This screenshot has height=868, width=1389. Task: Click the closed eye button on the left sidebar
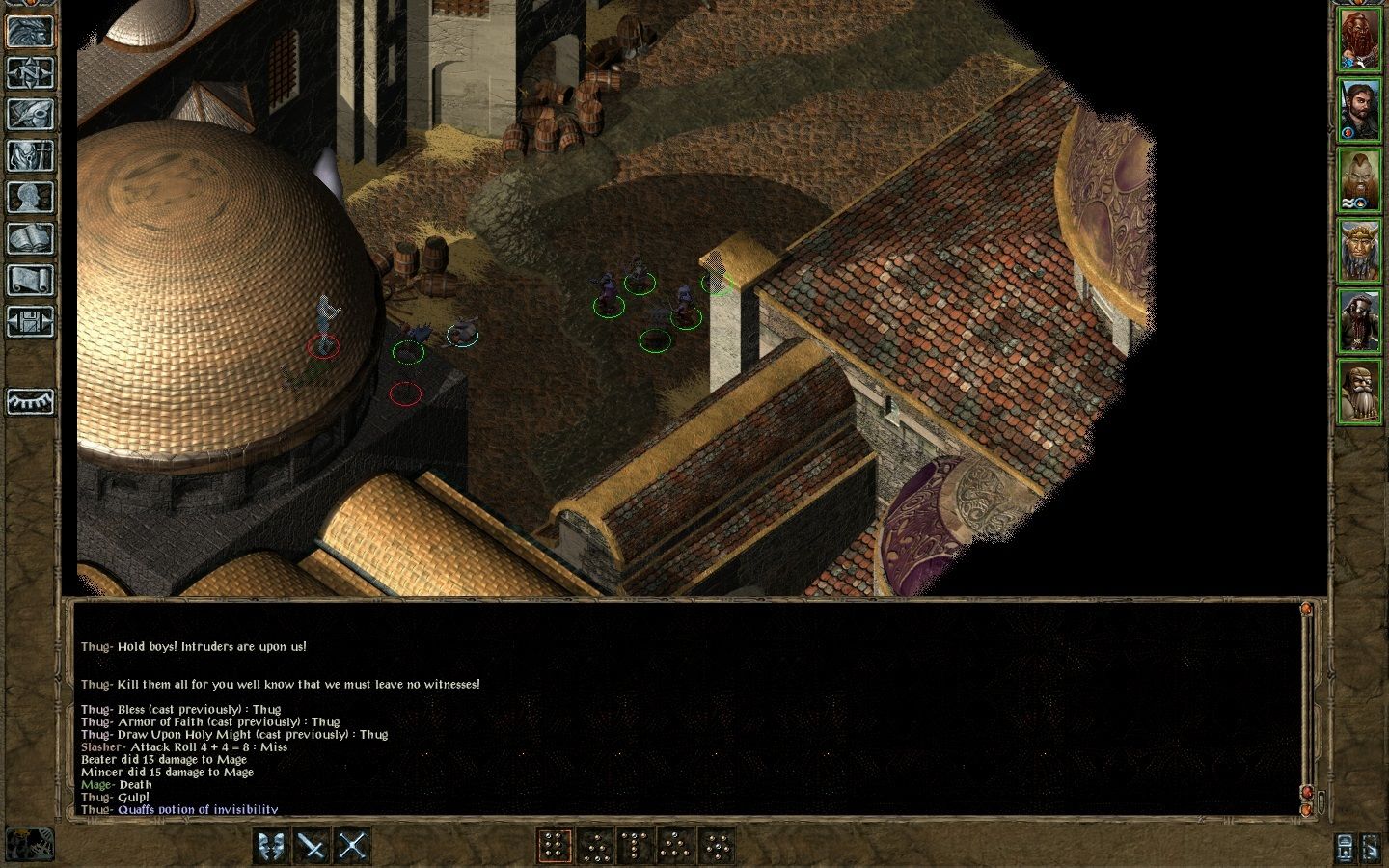[30, 401]
